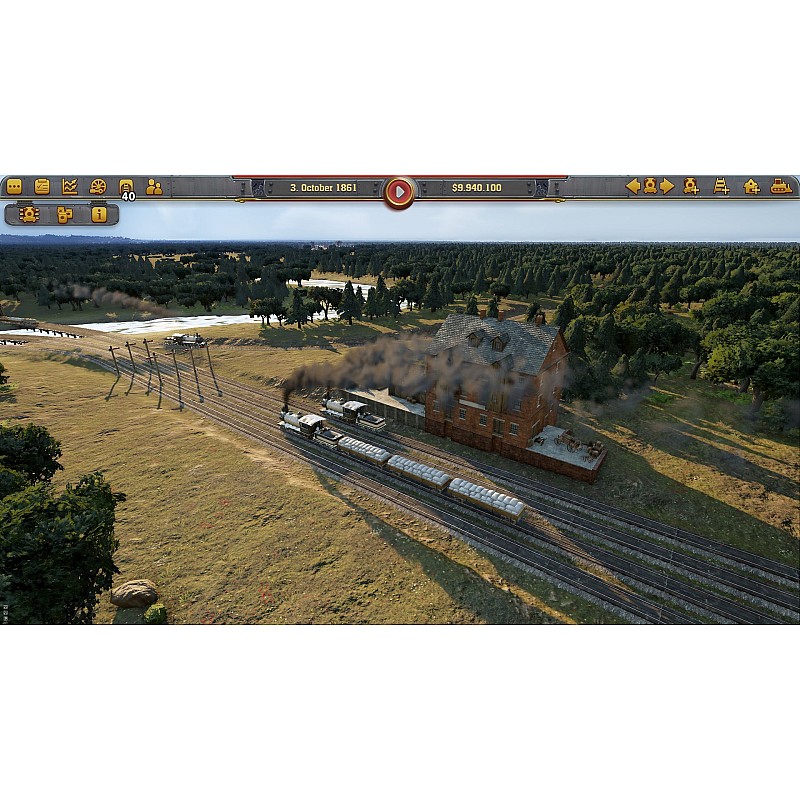The width and height of the screenshot is (800, 800).
Task: Show the statistics line chart
Action: 70,186
